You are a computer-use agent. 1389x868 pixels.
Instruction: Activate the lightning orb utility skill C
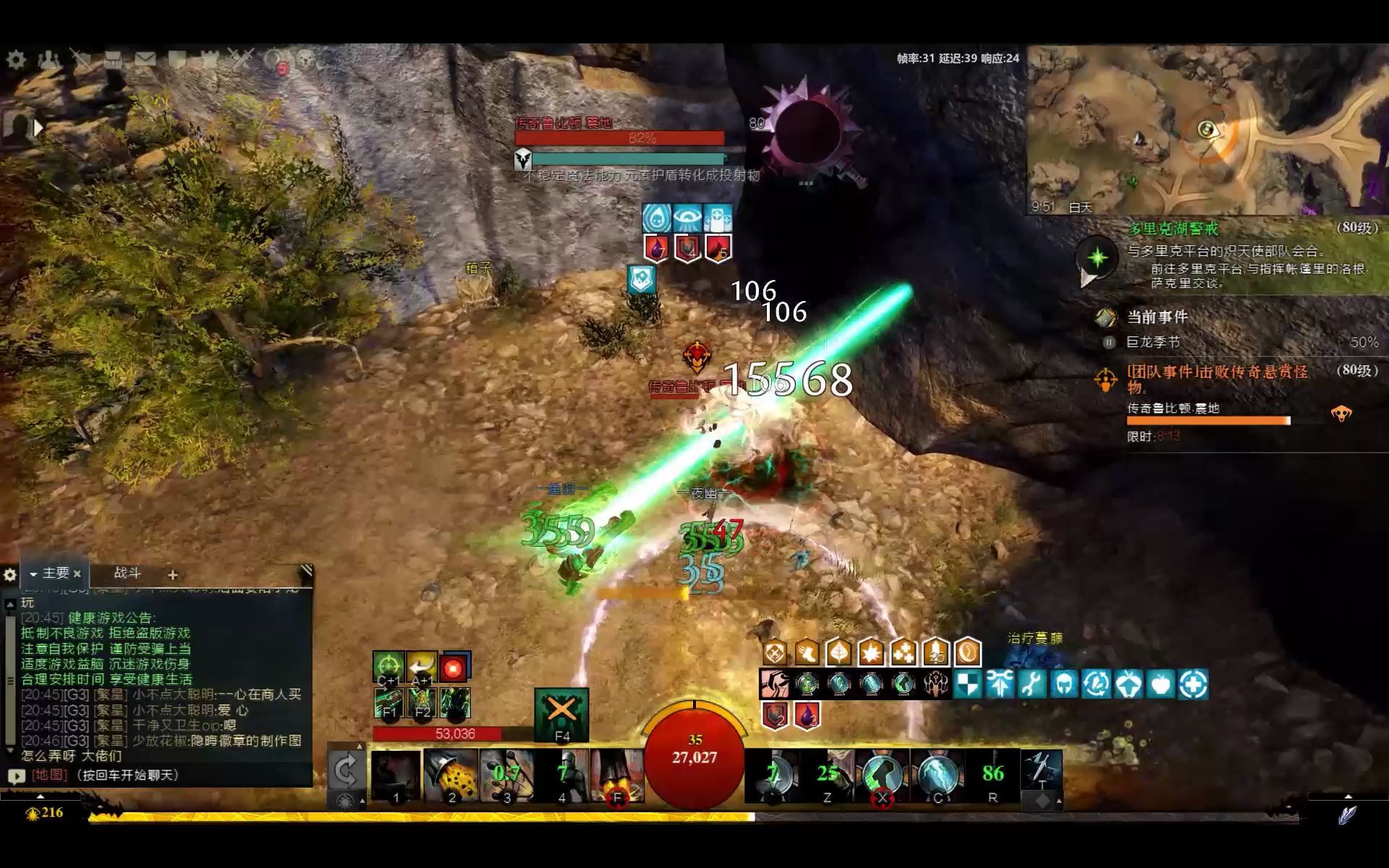pos(938,776)
